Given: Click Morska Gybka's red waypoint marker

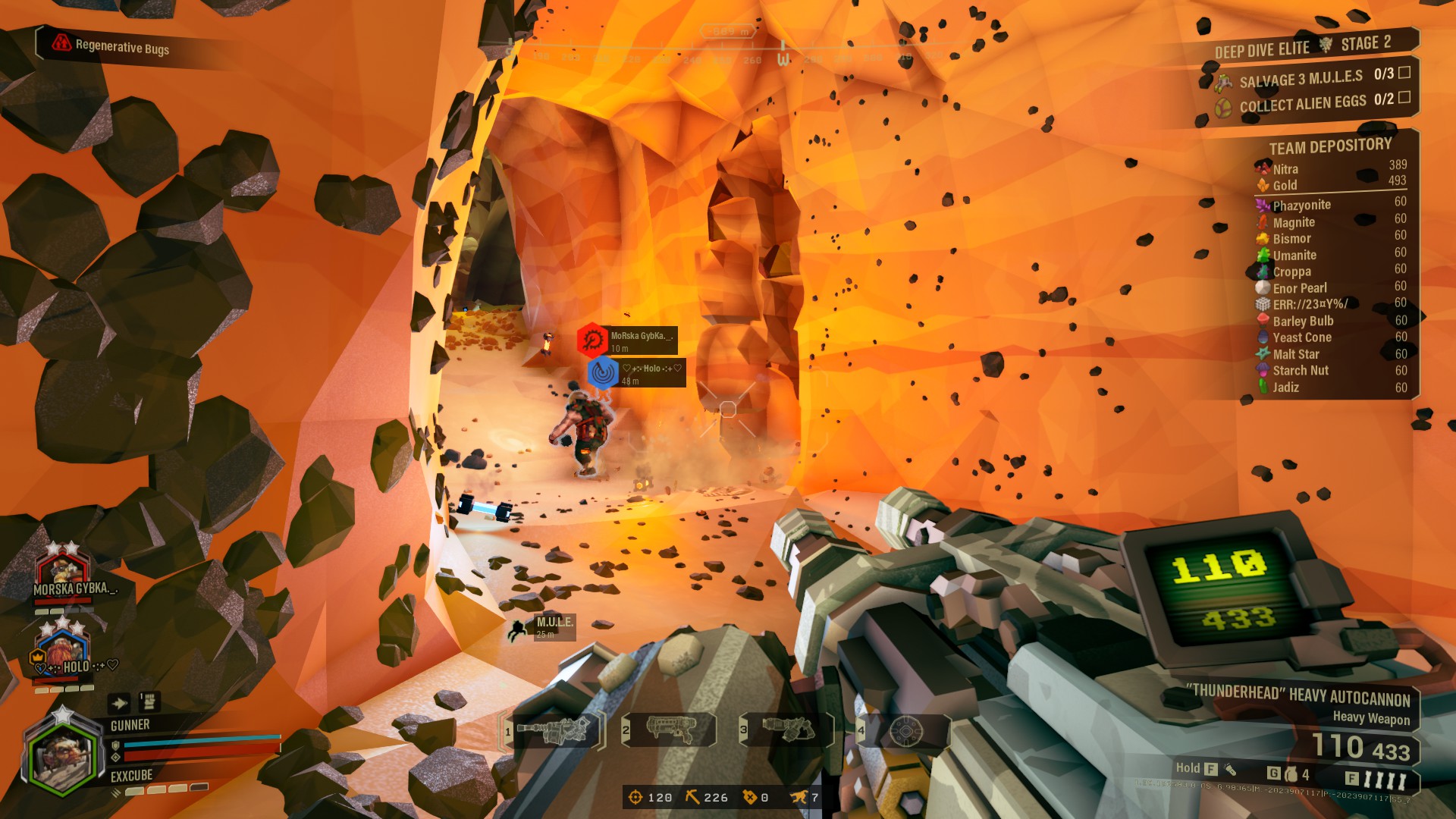Looking at the screenshot, I should tap(592, 340).
